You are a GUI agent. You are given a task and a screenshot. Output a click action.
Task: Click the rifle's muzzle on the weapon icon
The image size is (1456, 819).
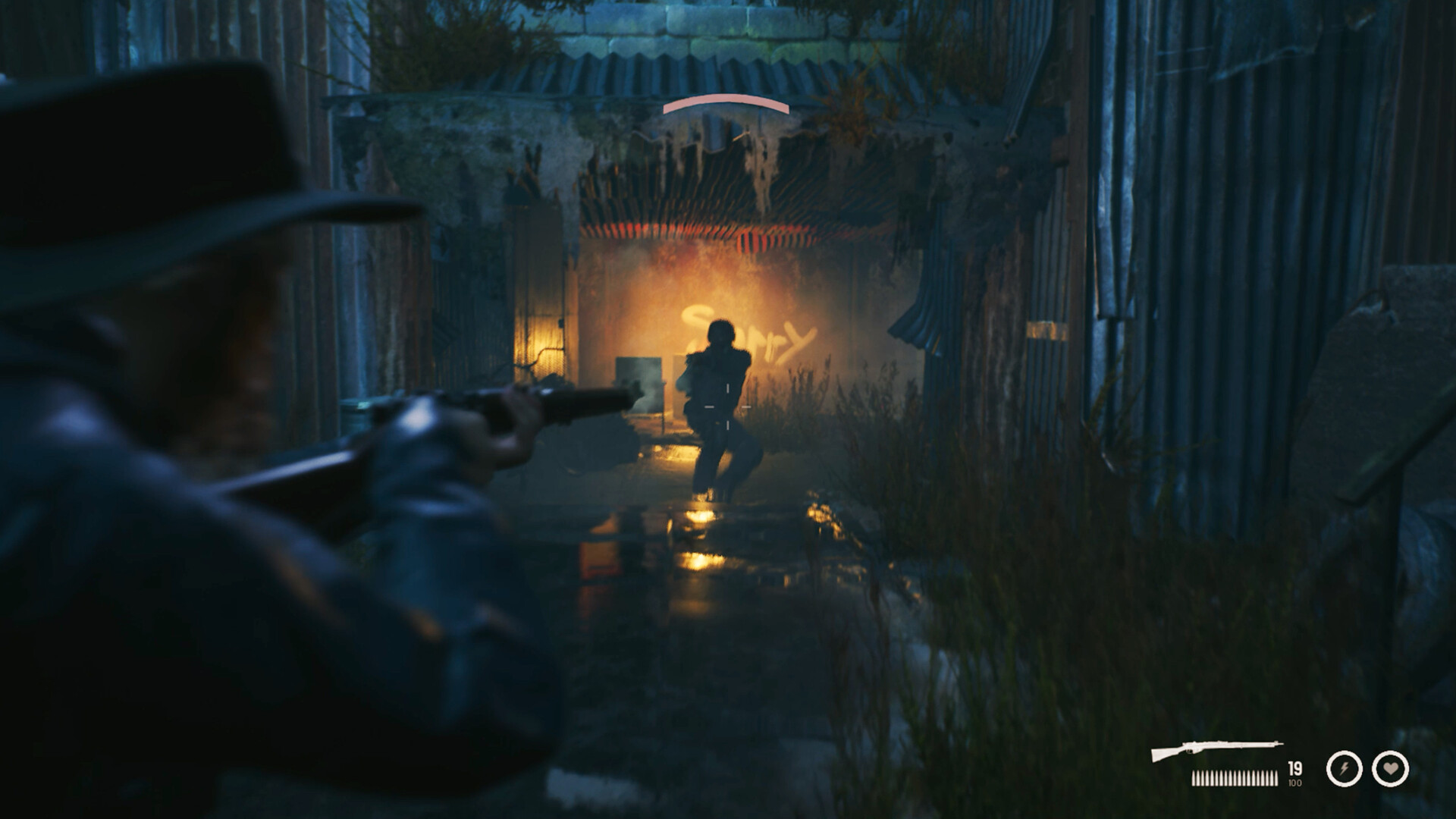click(x=1282, y=744)
